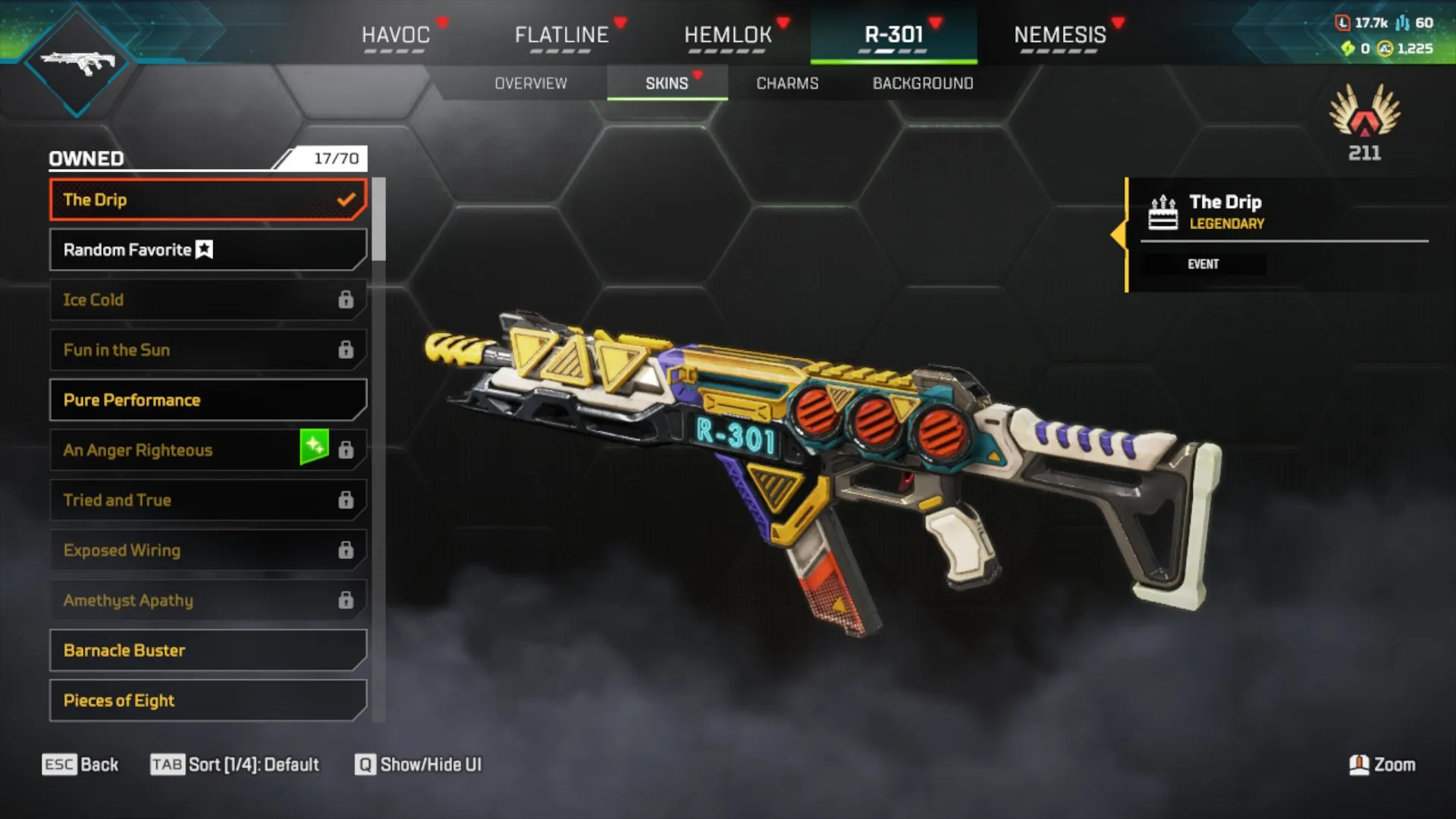Click the lock icon on Ice Cold
The width and height of the screenshot is (1456, 819).
[x=347, y=300]
